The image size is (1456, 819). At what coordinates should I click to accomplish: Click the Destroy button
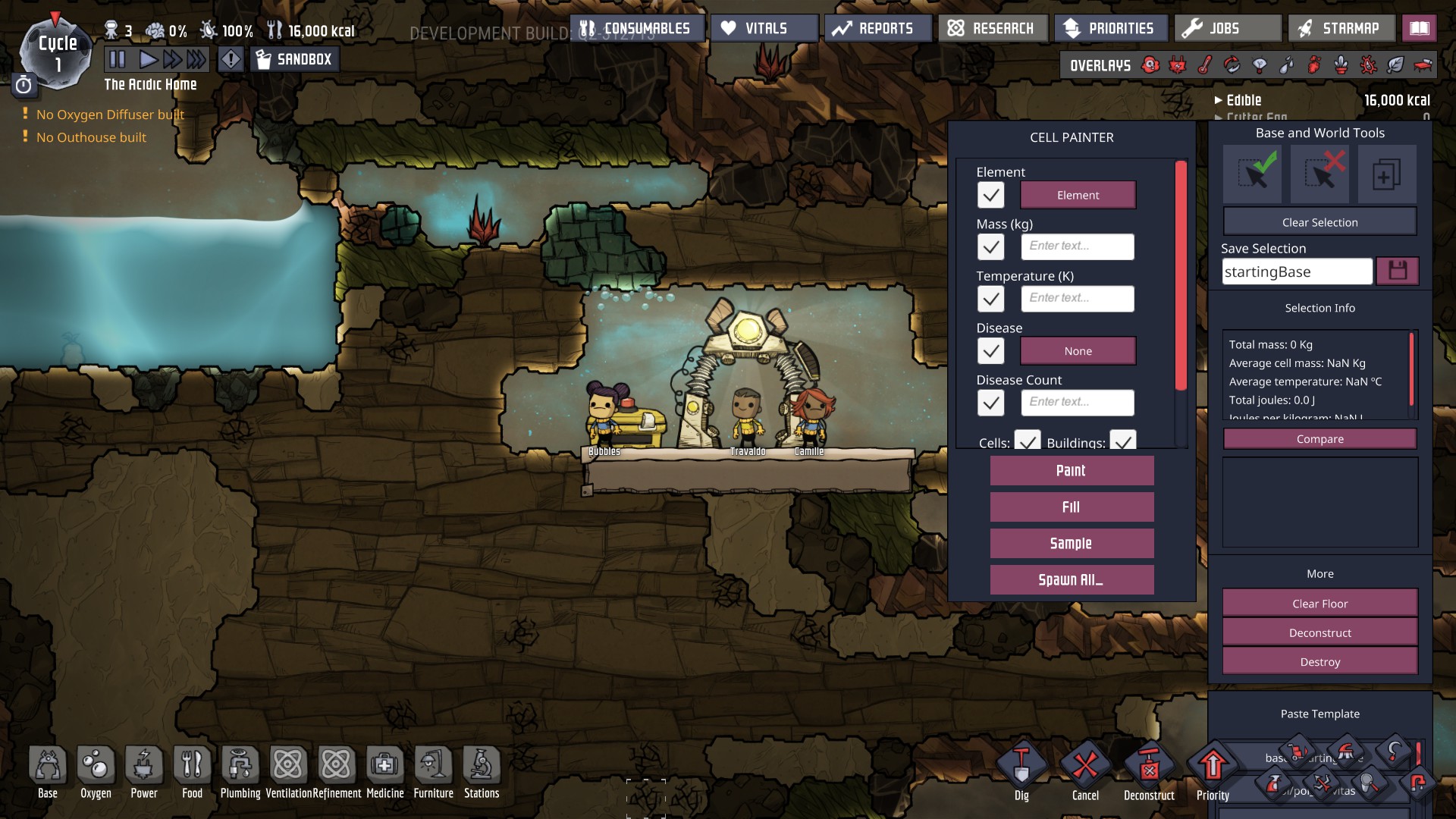pyautogui.click(x=1319, y=662)
